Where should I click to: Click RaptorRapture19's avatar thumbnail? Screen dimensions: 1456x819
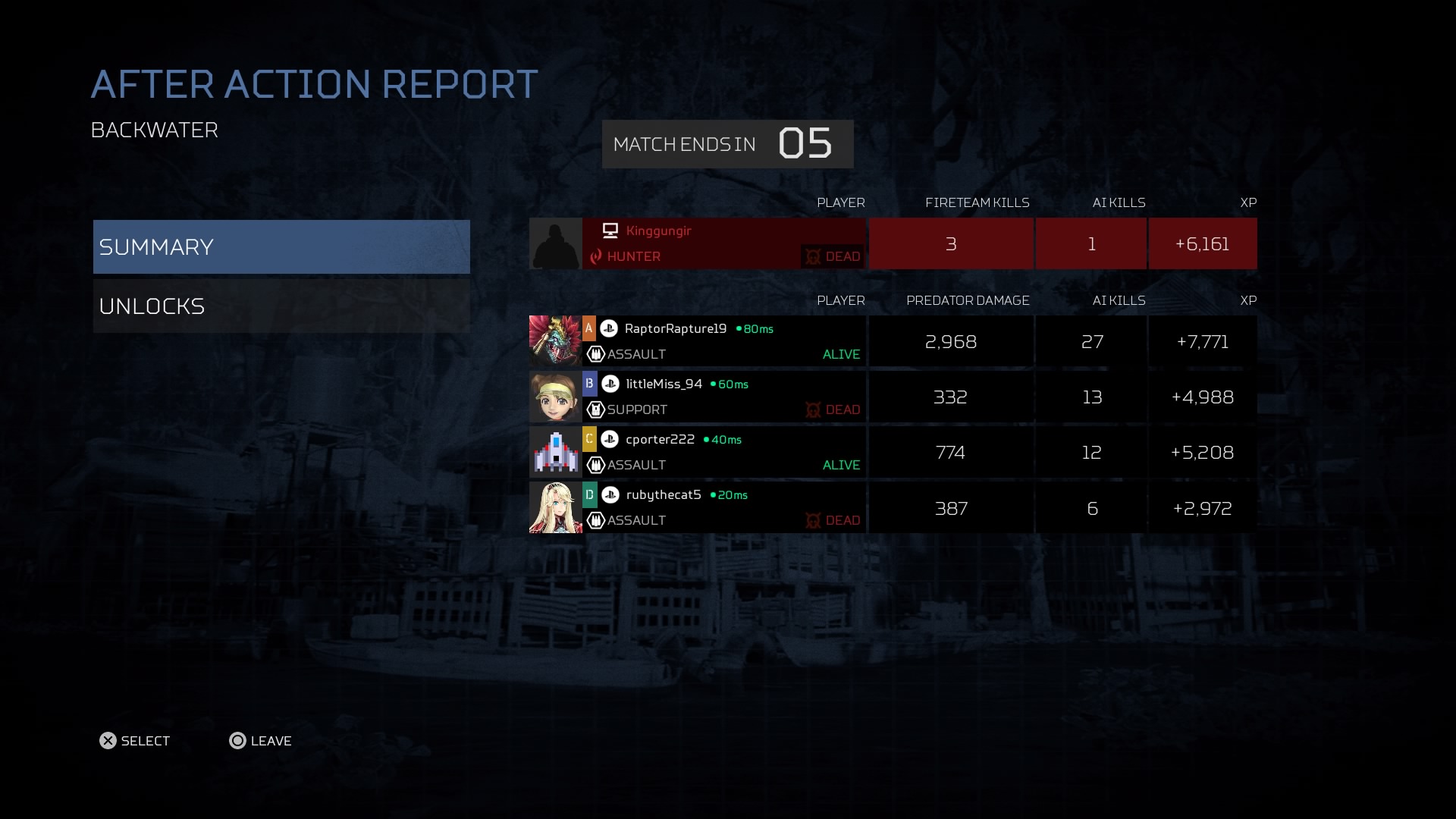pyautogui.click(x=555, y=341)
